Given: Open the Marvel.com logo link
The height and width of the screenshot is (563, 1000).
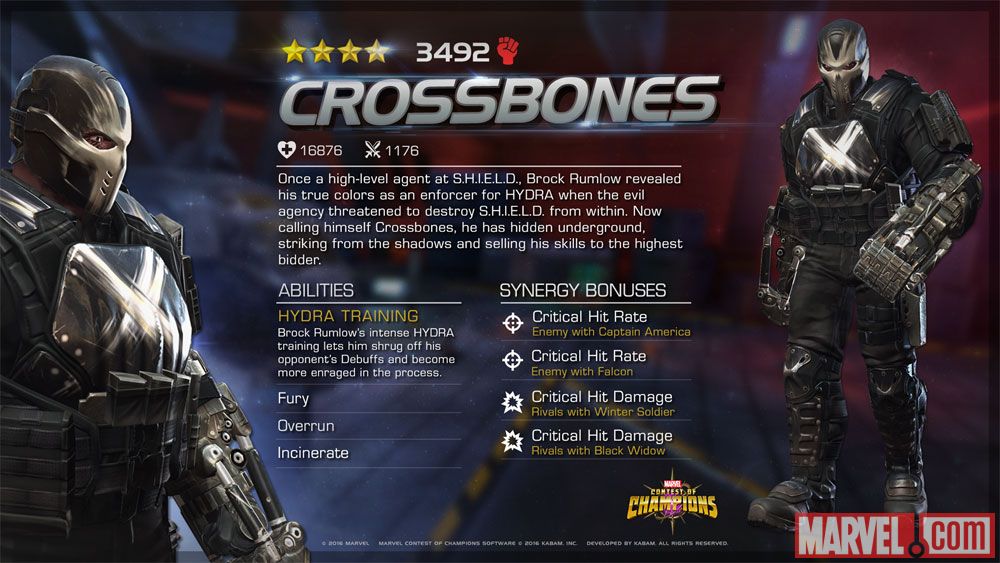Looking at the screenshot, I should (x=893, y=535).
